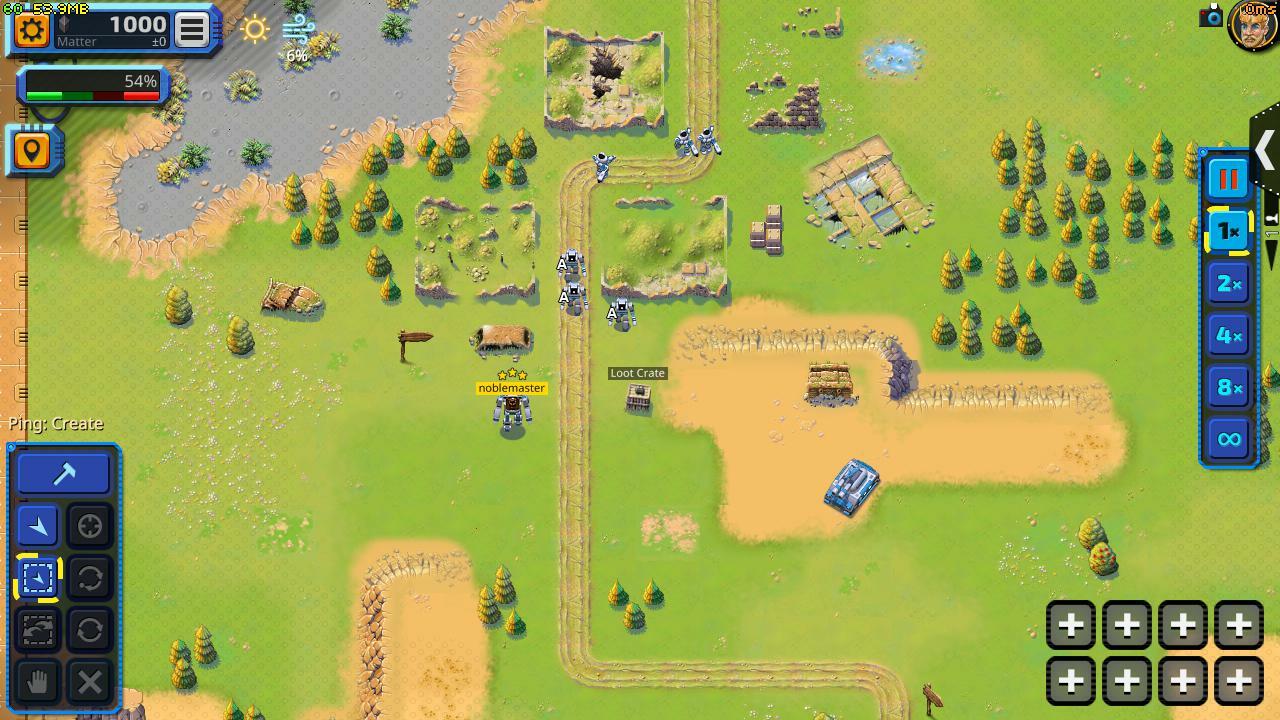
Task: Click the crosshair targeting tool
Action: tap(89, 525)
